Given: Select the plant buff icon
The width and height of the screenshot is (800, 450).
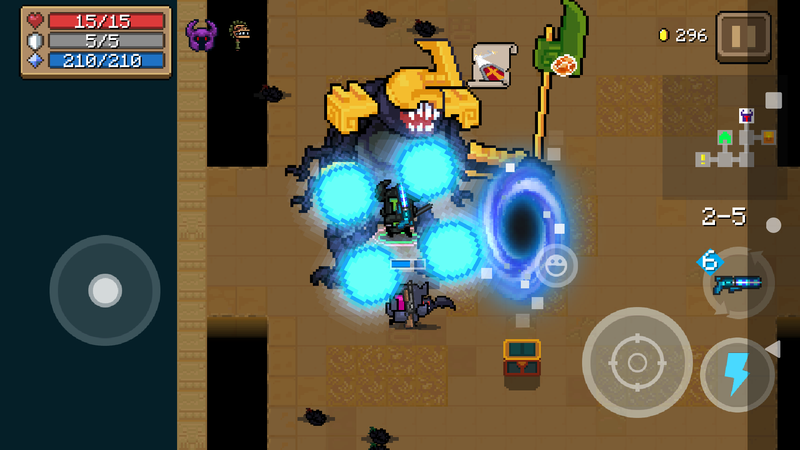Looking at the screenshot, I should pos(239,33).
